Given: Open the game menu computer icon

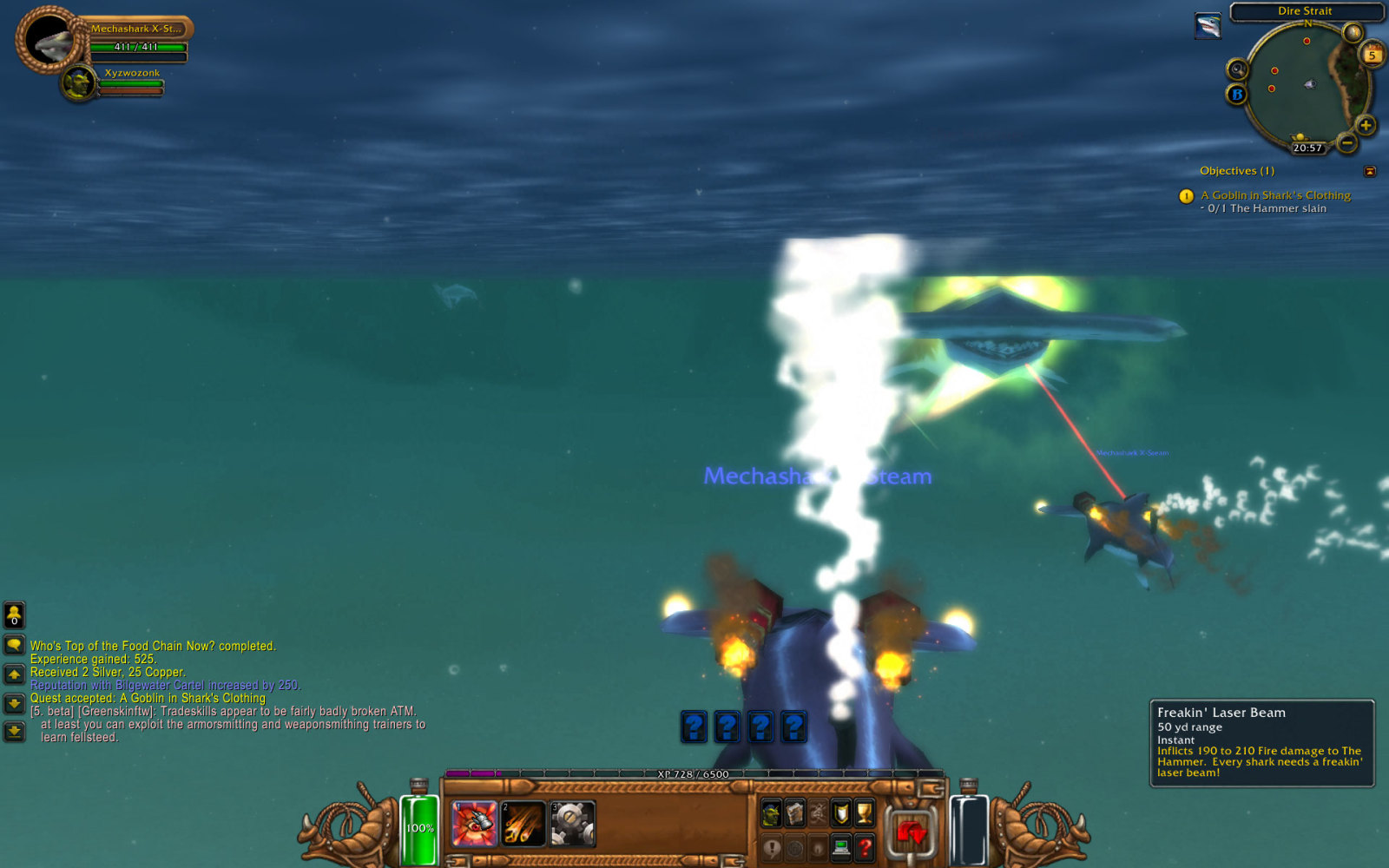Looking at the screenshot, I should [840, 846].
